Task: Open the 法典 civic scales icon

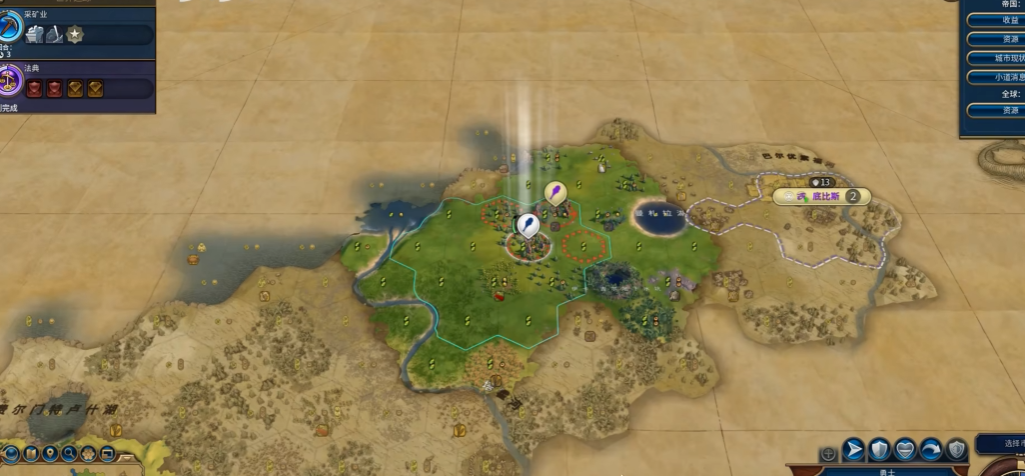Action: (9, 79)
